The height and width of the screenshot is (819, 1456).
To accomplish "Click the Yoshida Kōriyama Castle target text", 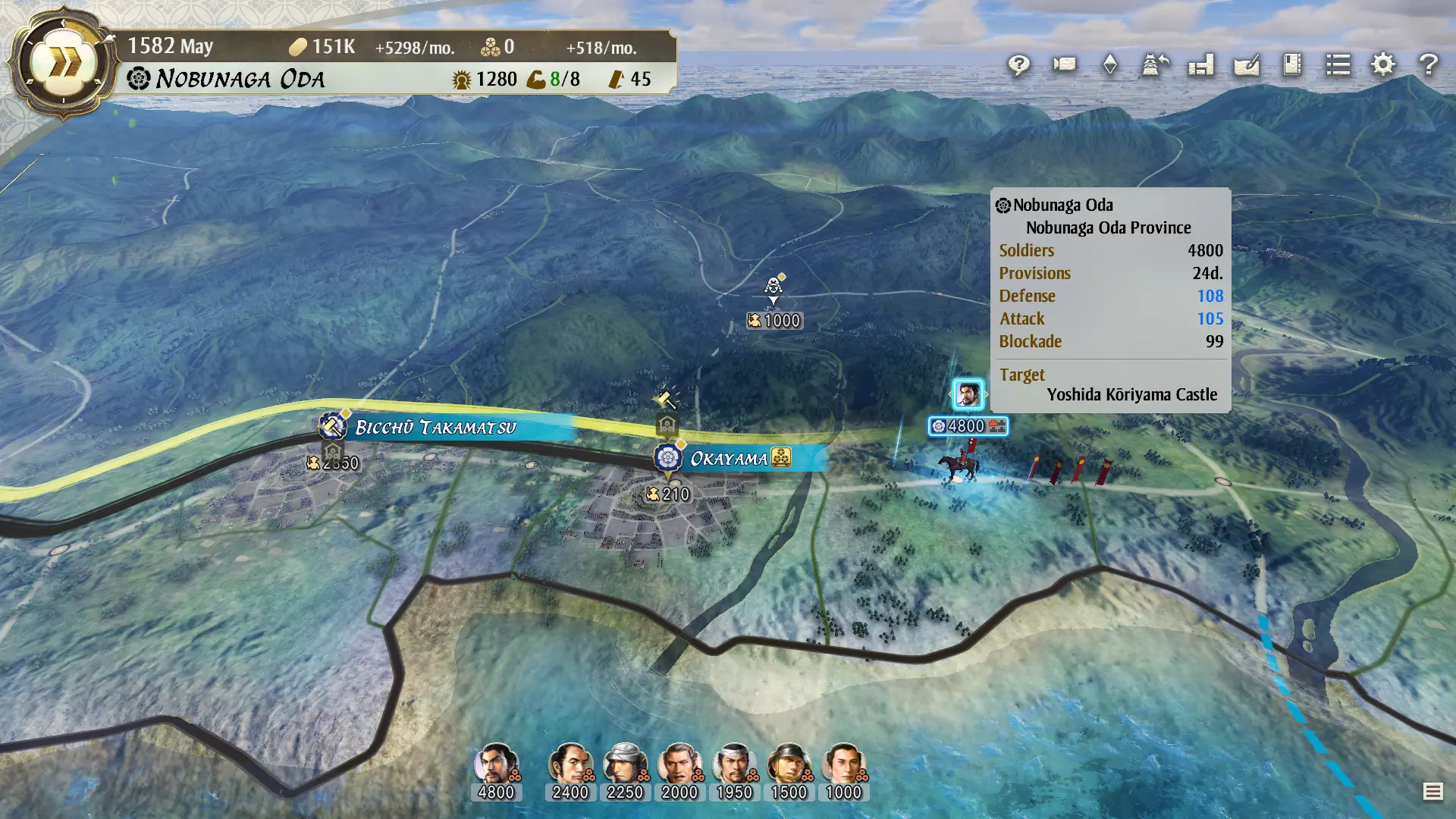I will point(1131,394).
